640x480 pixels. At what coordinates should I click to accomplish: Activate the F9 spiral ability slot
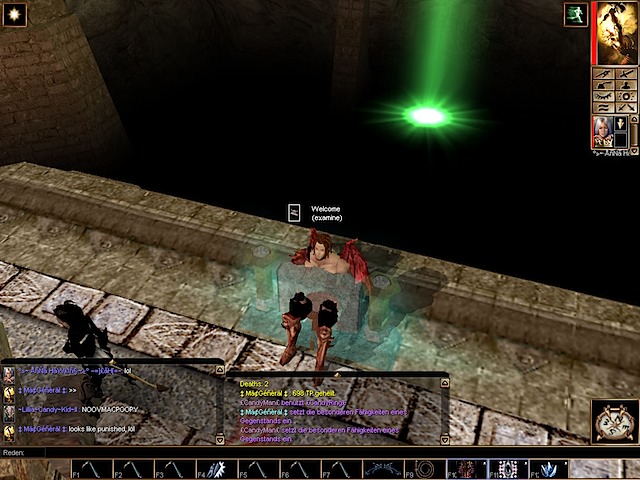(x=424, y=468)
